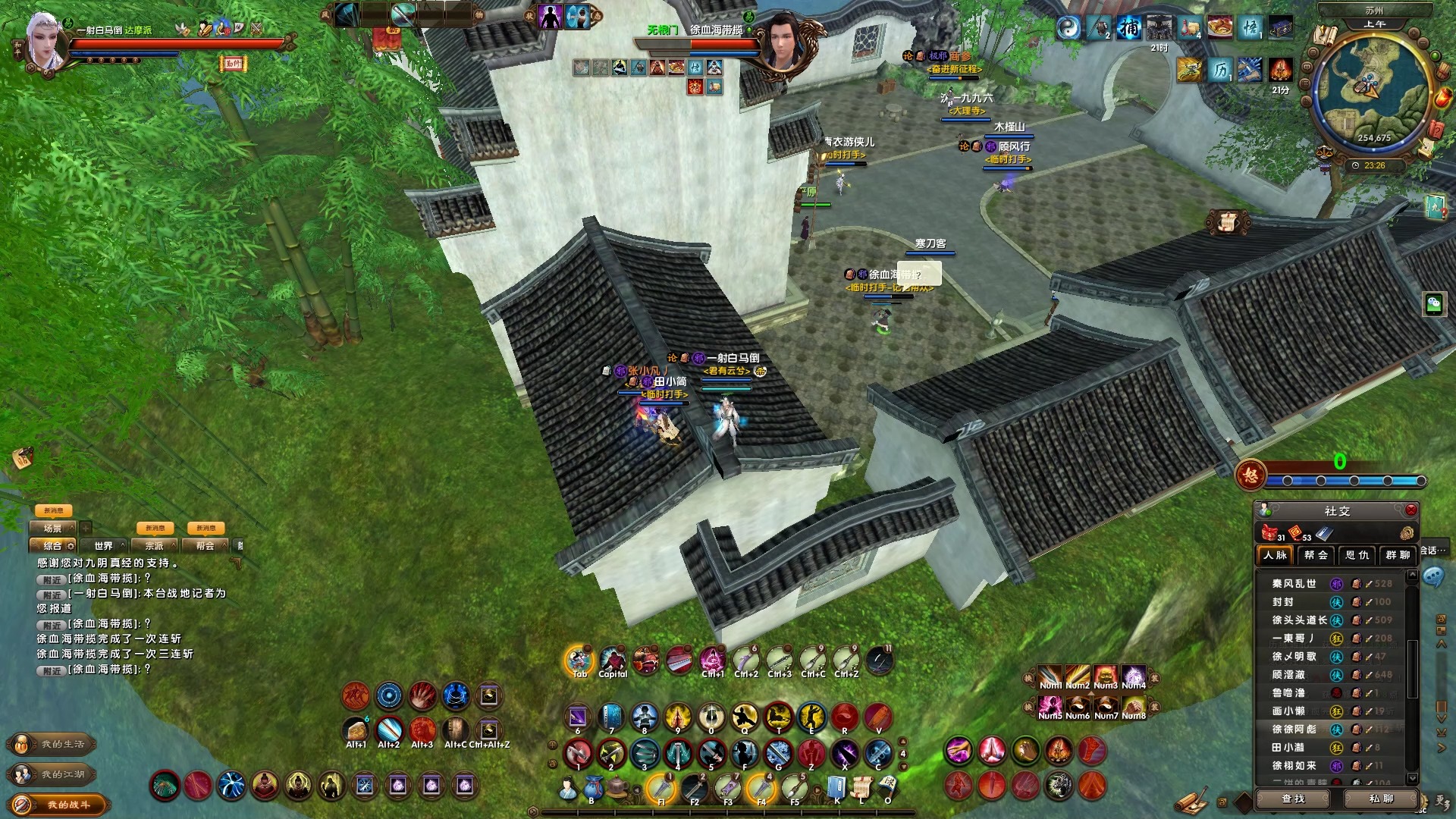The width and height of the screenshot is (1456, 819).
Task: Open the 恩仇 tab
Action: tap(1357, 555)
